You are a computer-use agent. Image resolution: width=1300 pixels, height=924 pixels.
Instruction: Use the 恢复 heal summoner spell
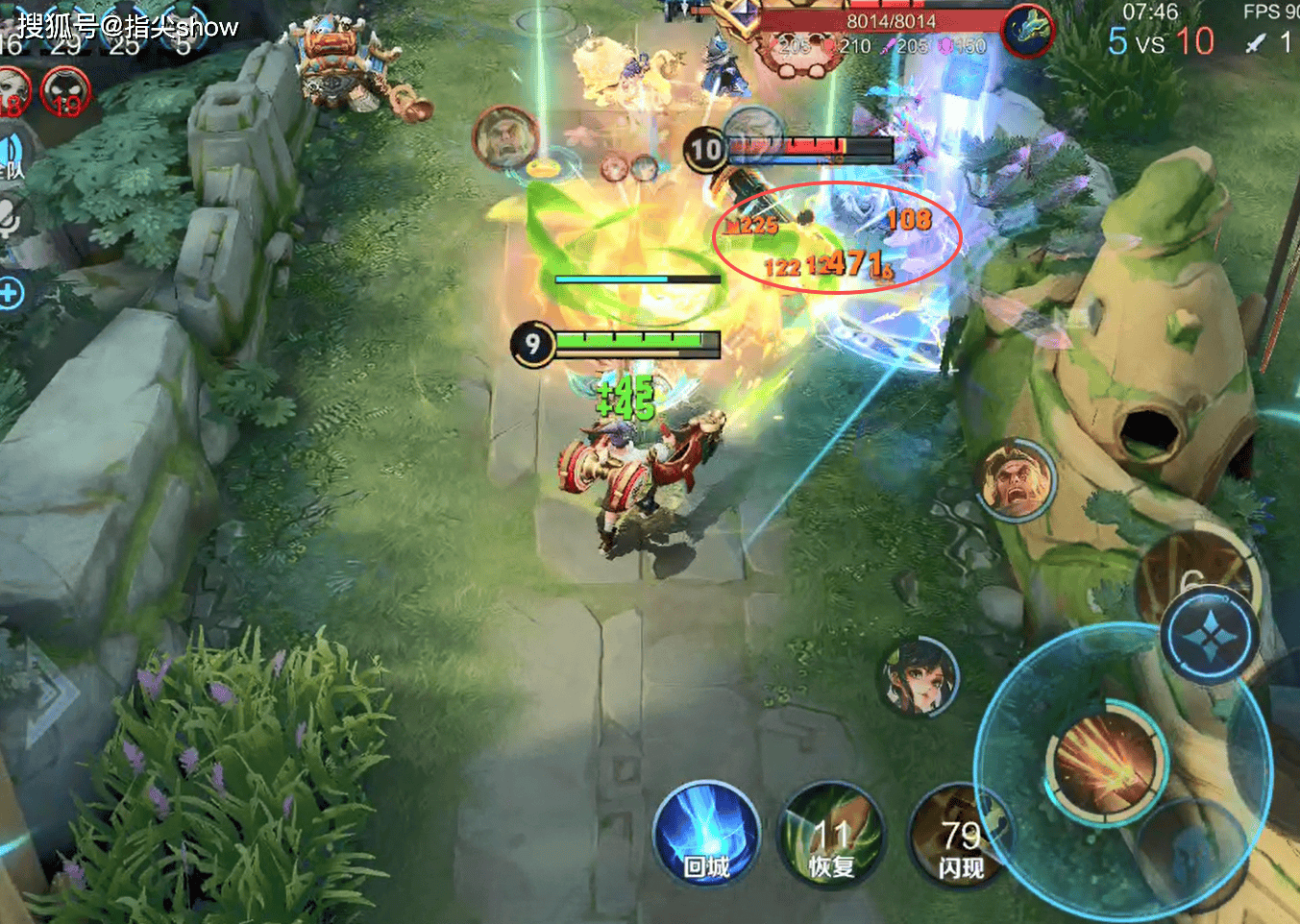830,833
